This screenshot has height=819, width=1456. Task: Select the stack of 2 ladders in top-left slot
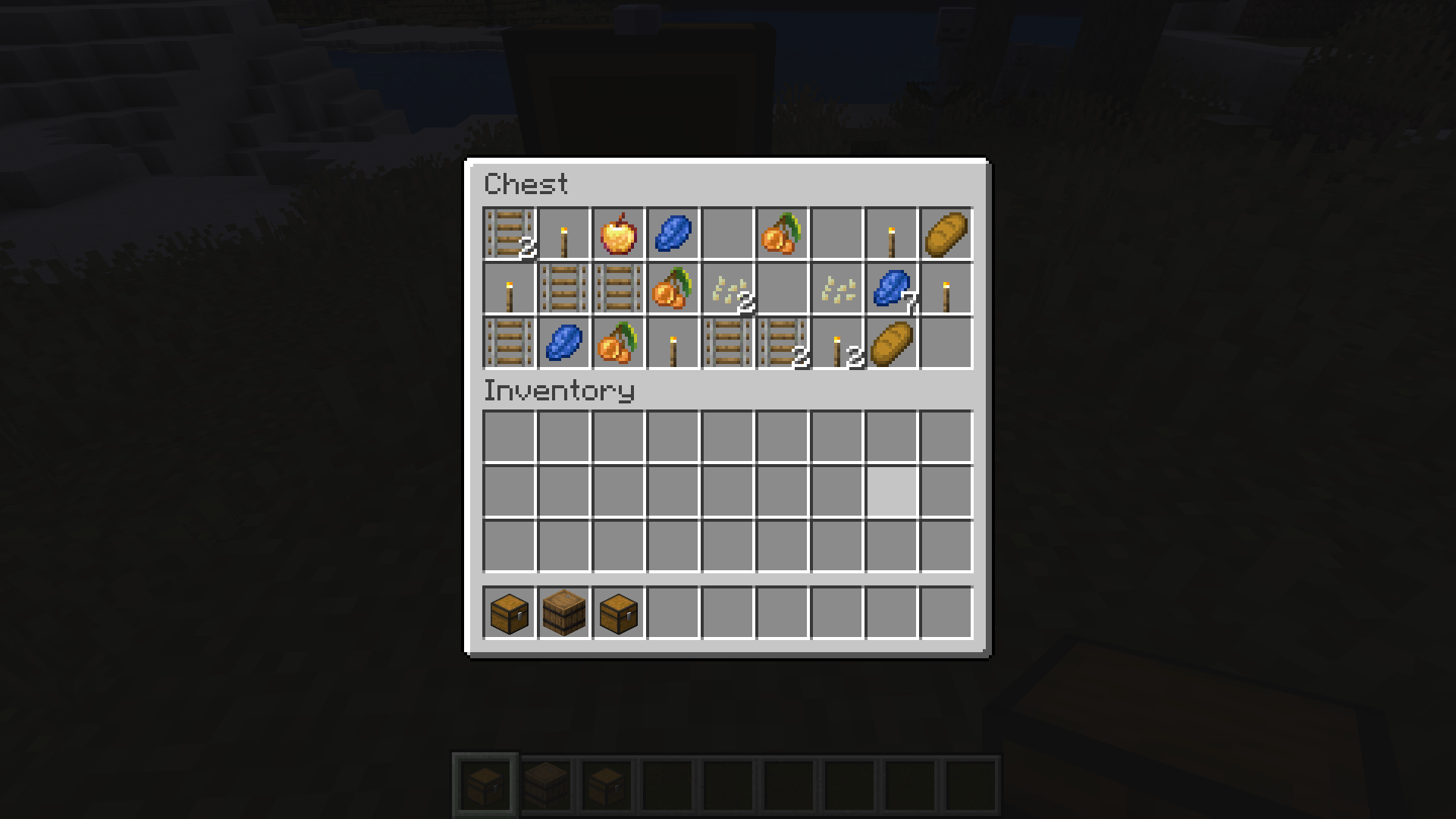[507, 233]
